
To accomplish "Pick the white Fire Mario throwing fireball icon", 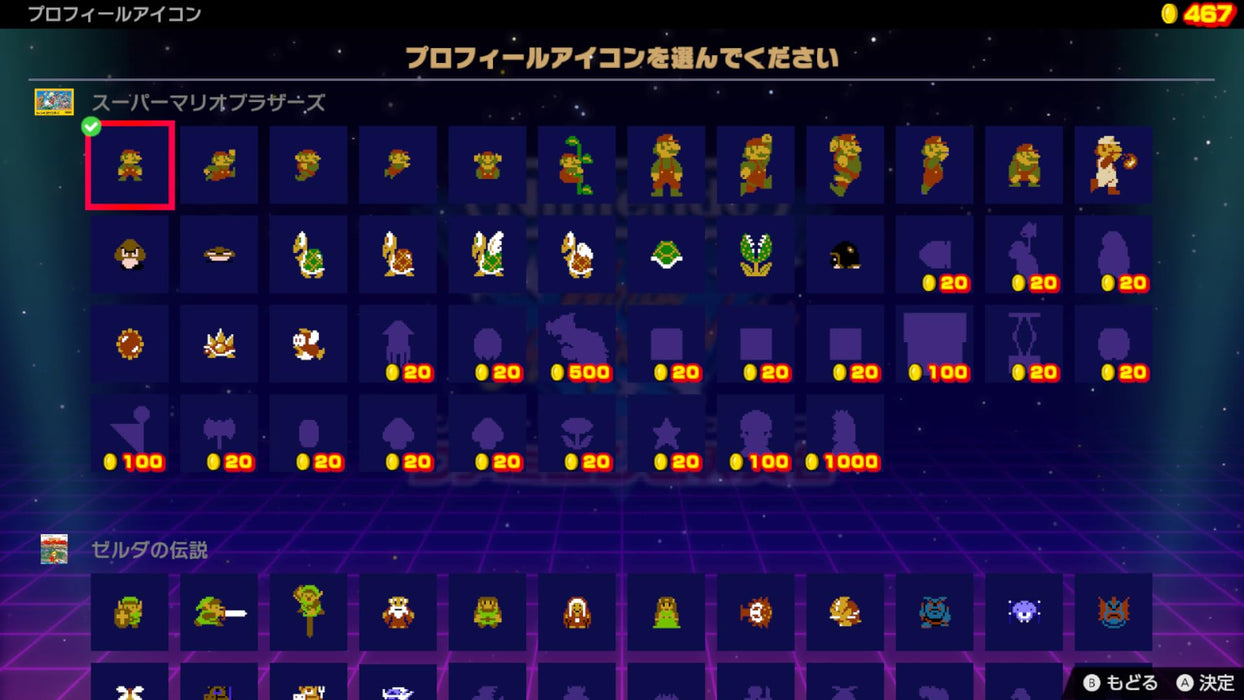I will tap(1114, 165).
